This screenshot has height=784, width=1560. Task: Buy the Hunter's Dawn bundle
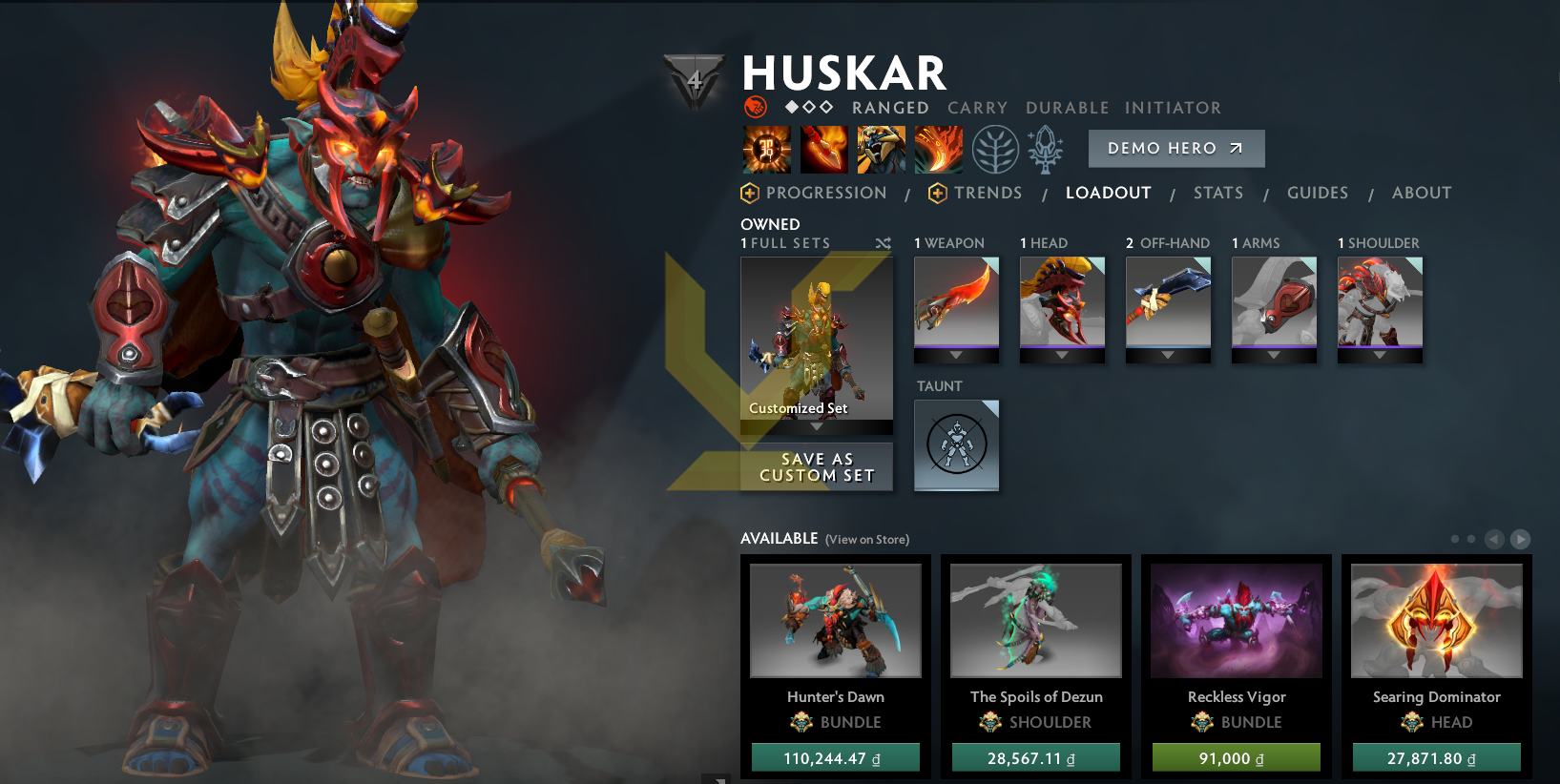click(835, 757)
